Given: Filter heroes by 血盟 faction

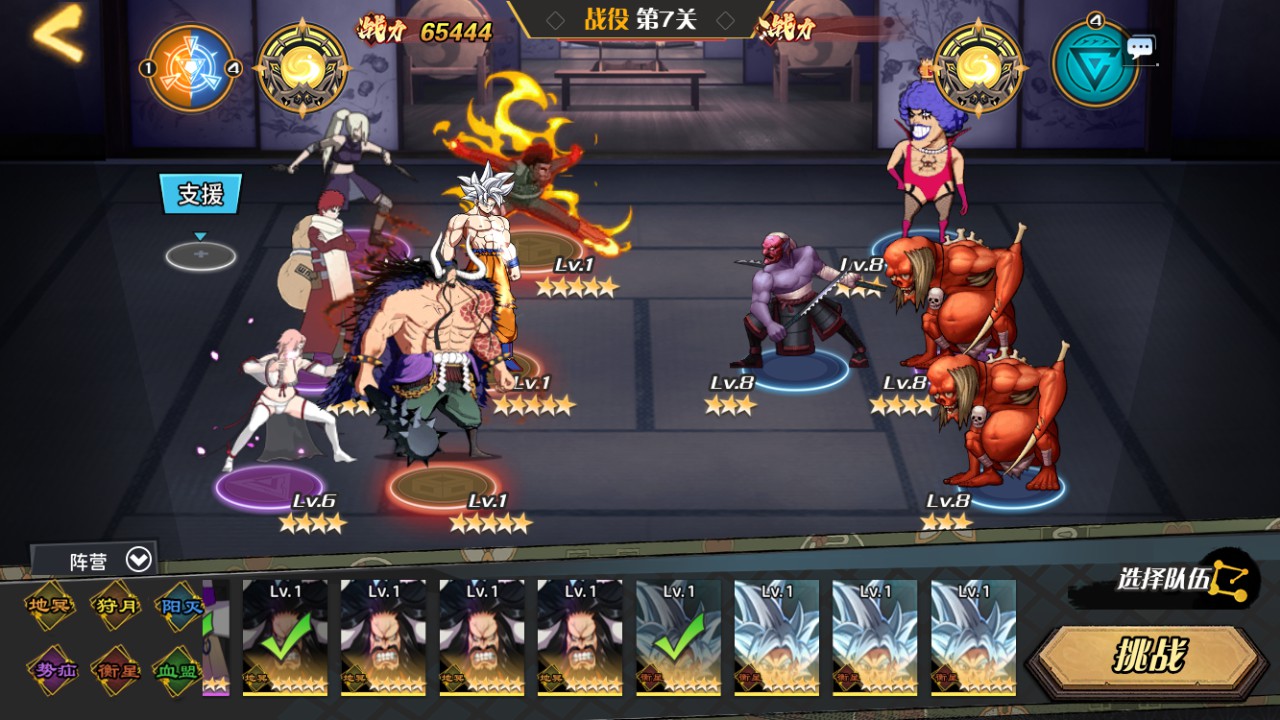Looking at the screenshot, I should [177, 669].
